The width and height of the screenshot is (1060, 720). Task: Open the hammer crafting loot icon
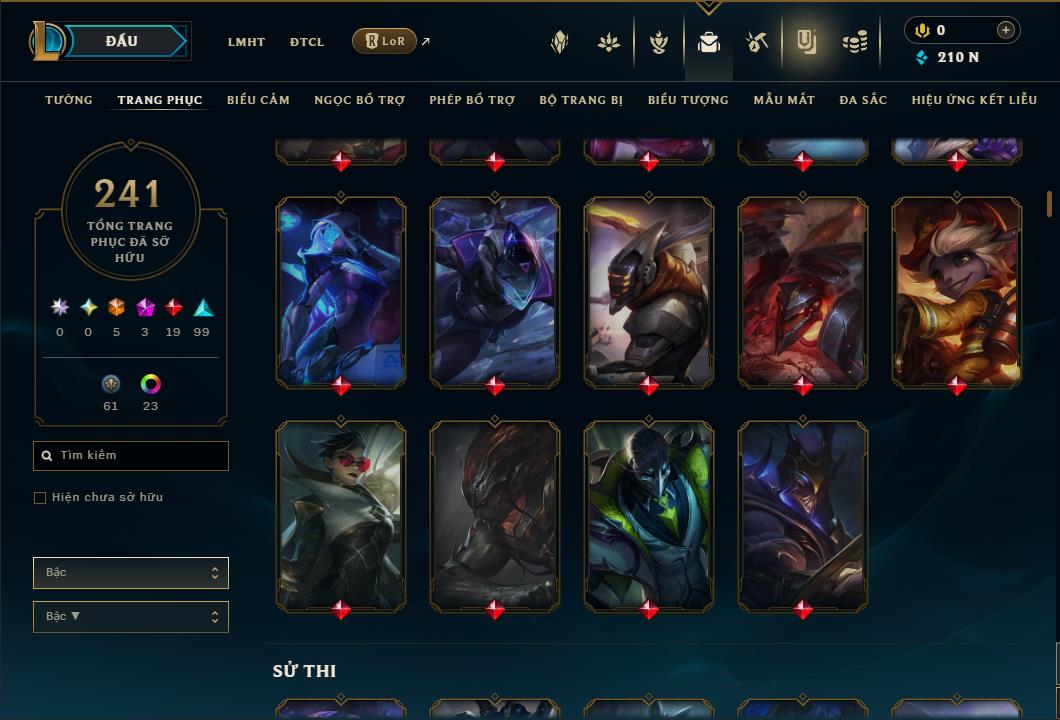tap(756, 42)
